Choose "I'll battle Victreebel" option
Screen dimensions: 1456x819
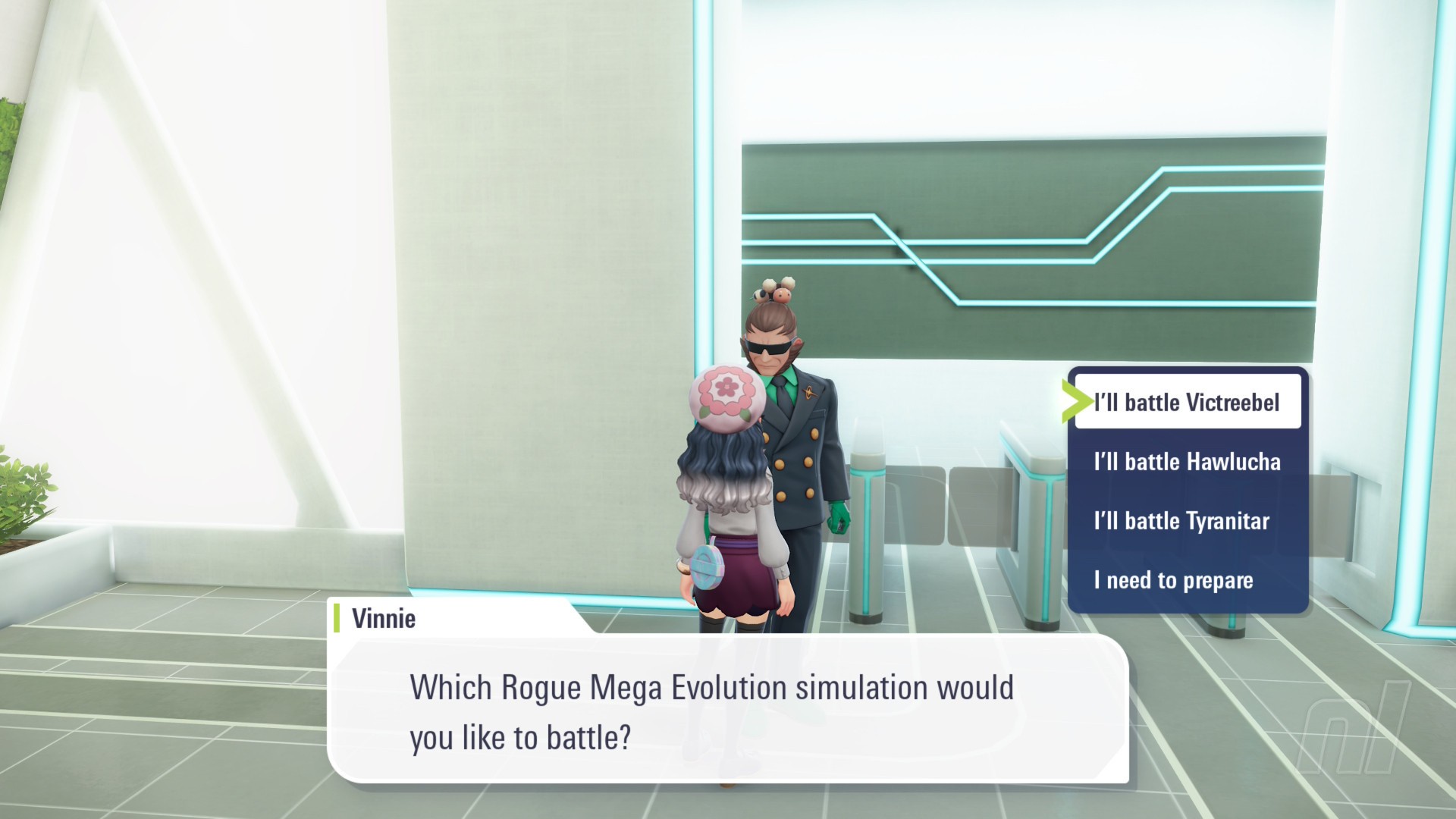click(x=1187, y=402)
